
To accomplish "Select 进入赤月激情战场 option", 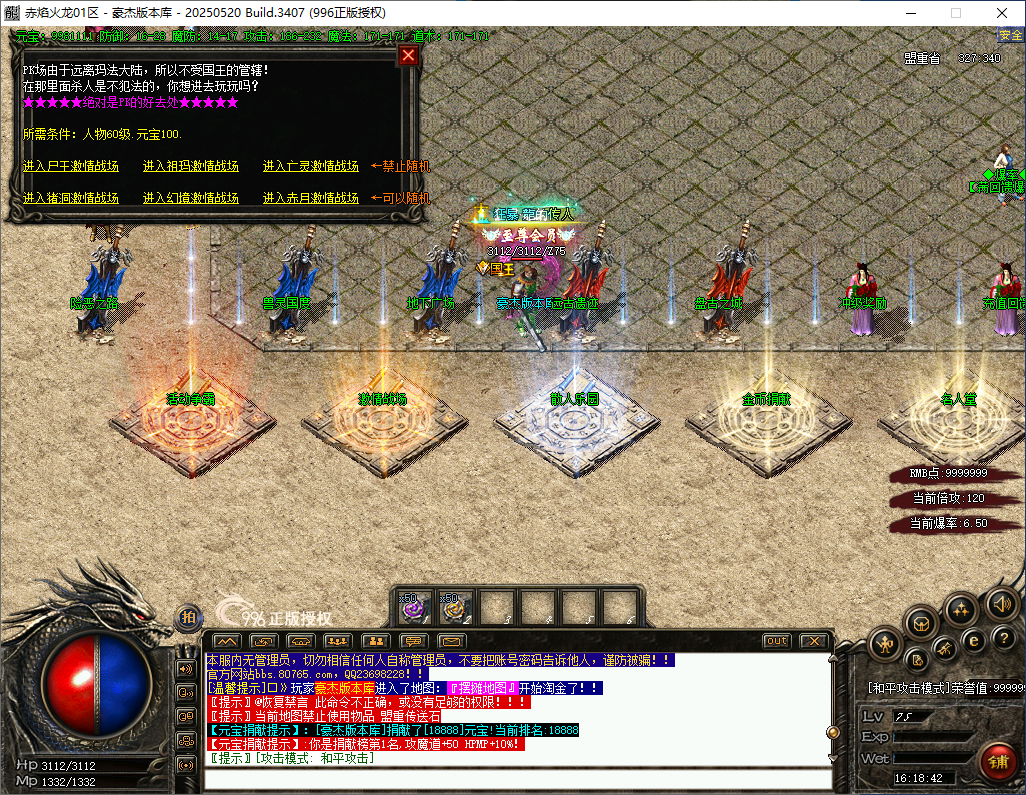I will coord(311,198).
